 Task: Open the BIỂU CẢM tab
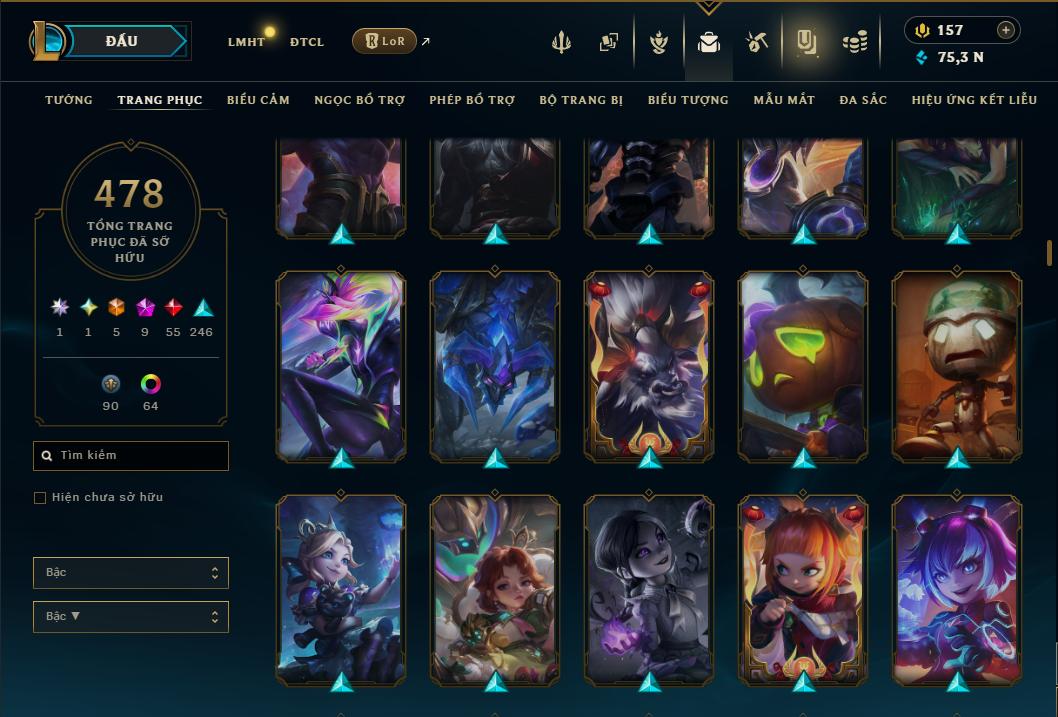(x=258, y=100)
